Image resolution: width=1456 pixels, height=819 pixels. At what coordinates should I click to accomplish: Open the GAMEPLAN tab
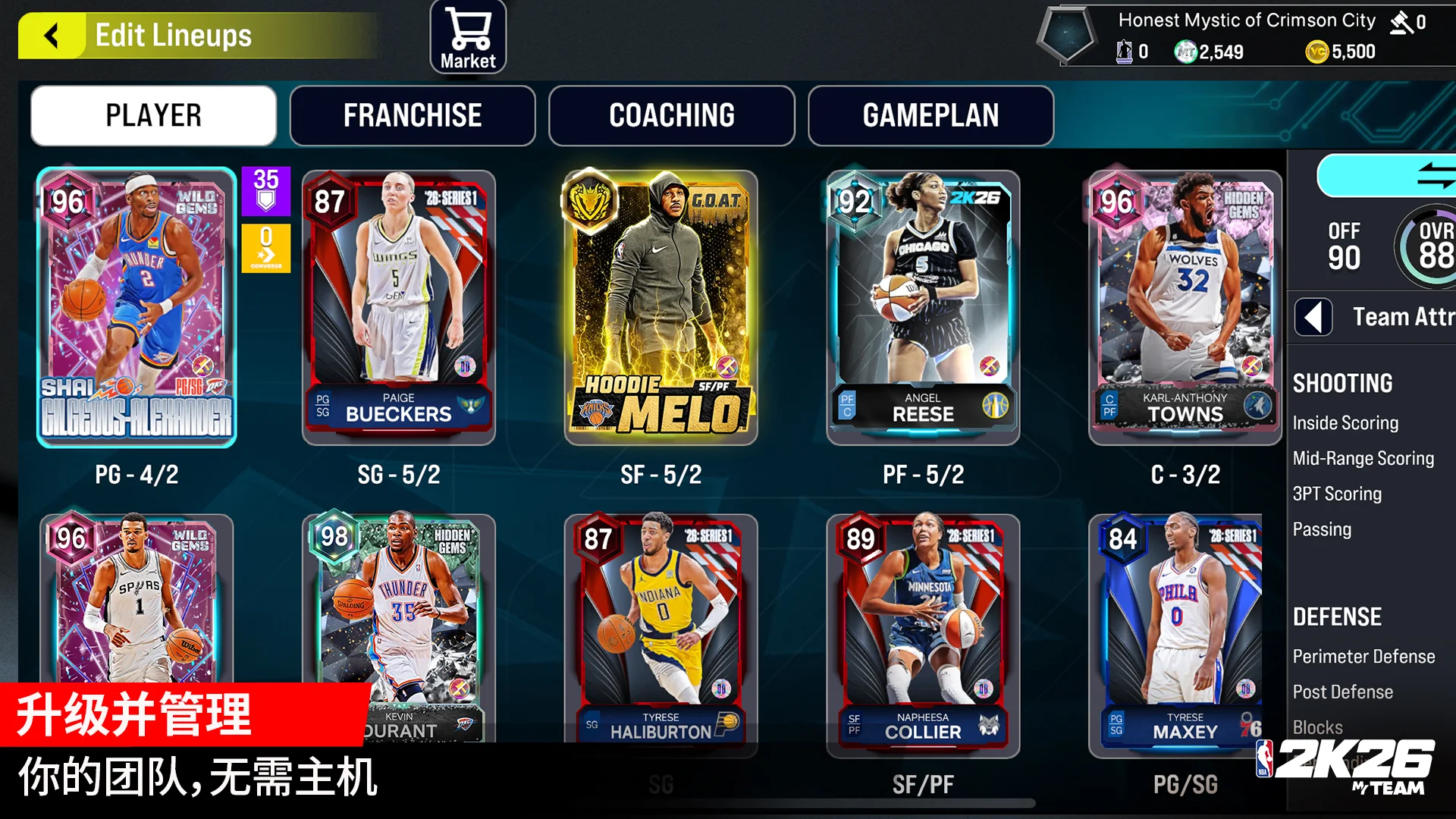(931, 115)
